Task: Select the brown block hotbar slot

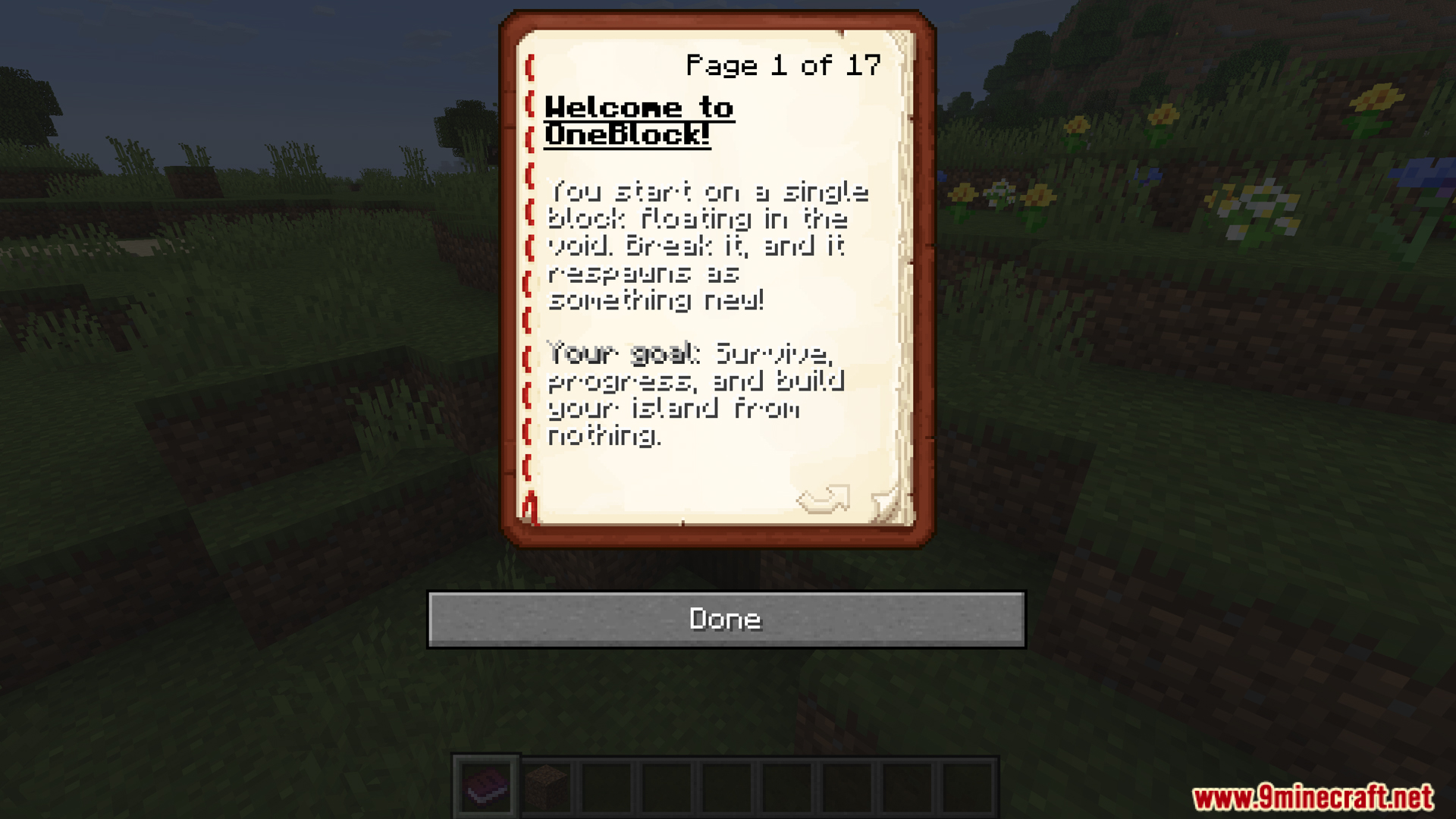Action: [547, 787]
